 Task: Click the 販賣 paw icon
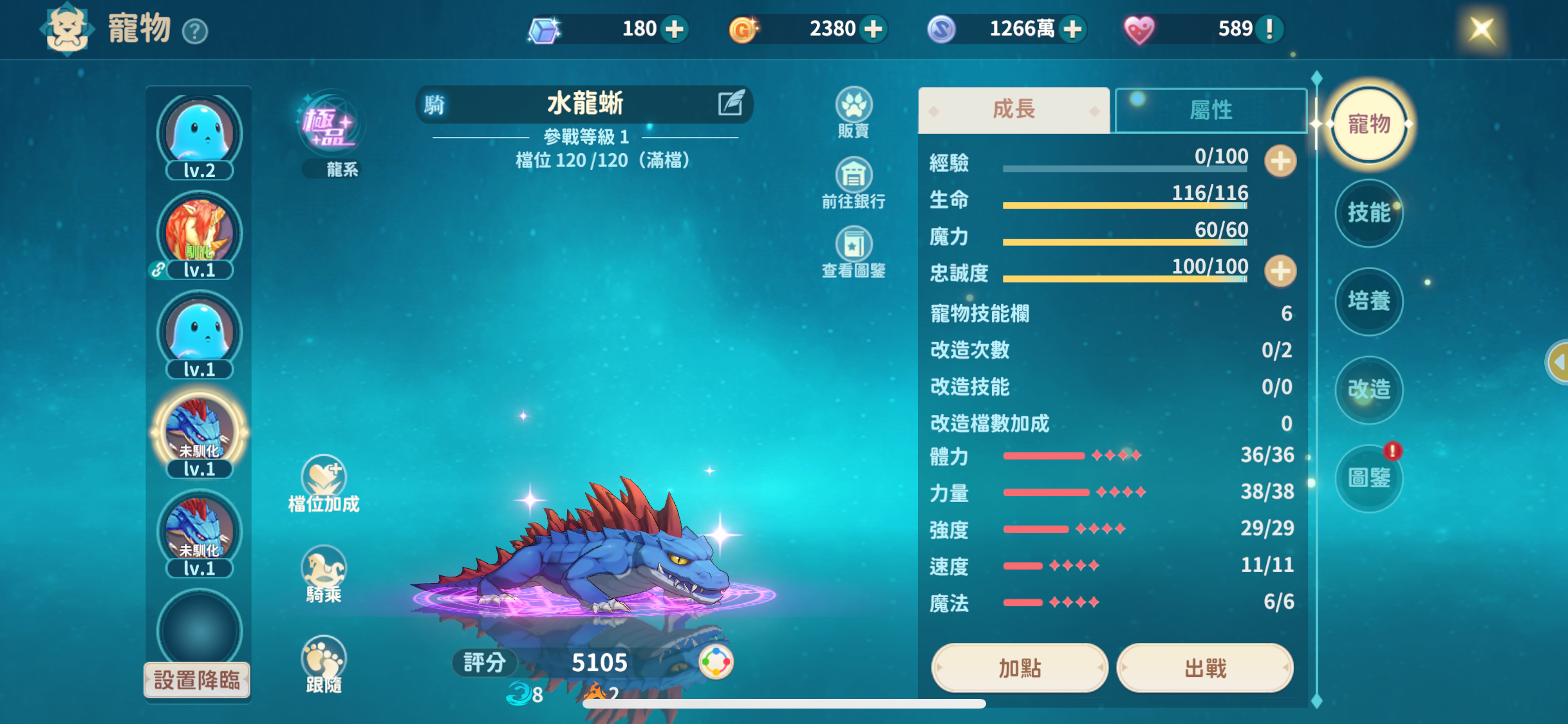pyautogui.click(x=854, y=106)
